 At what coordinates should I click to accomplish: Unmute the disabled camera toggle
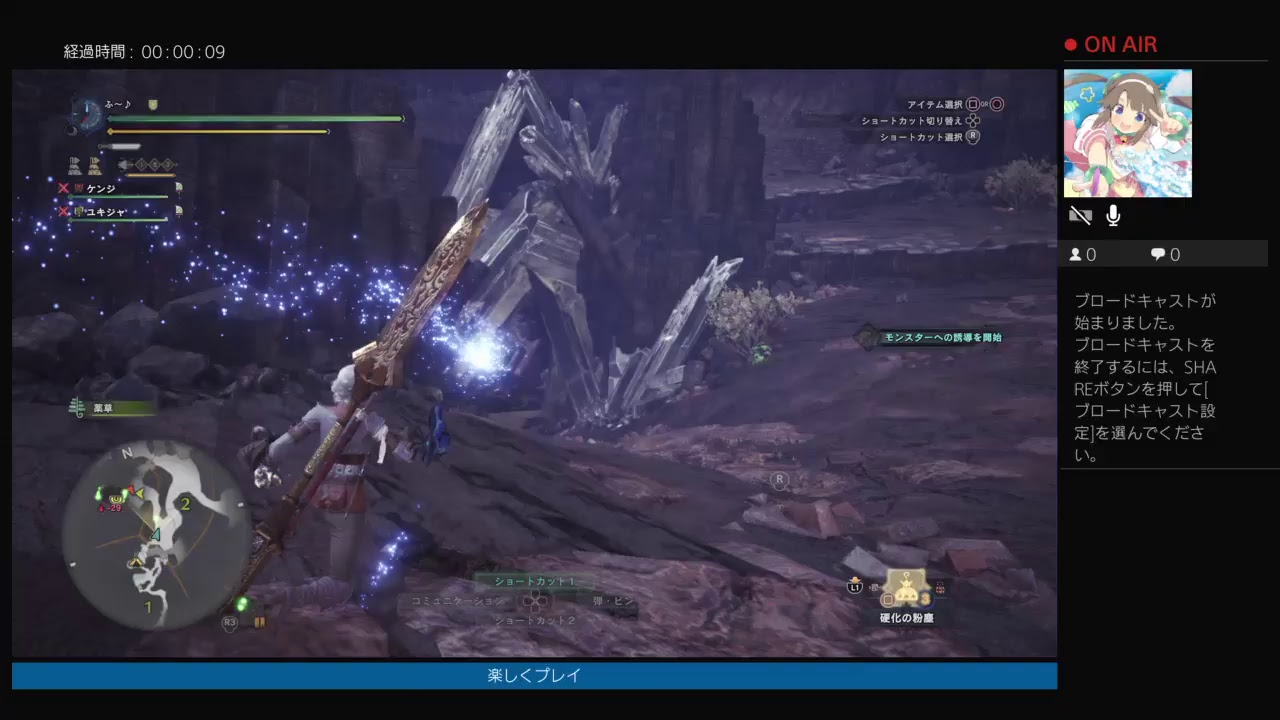tap(1080, 215)
